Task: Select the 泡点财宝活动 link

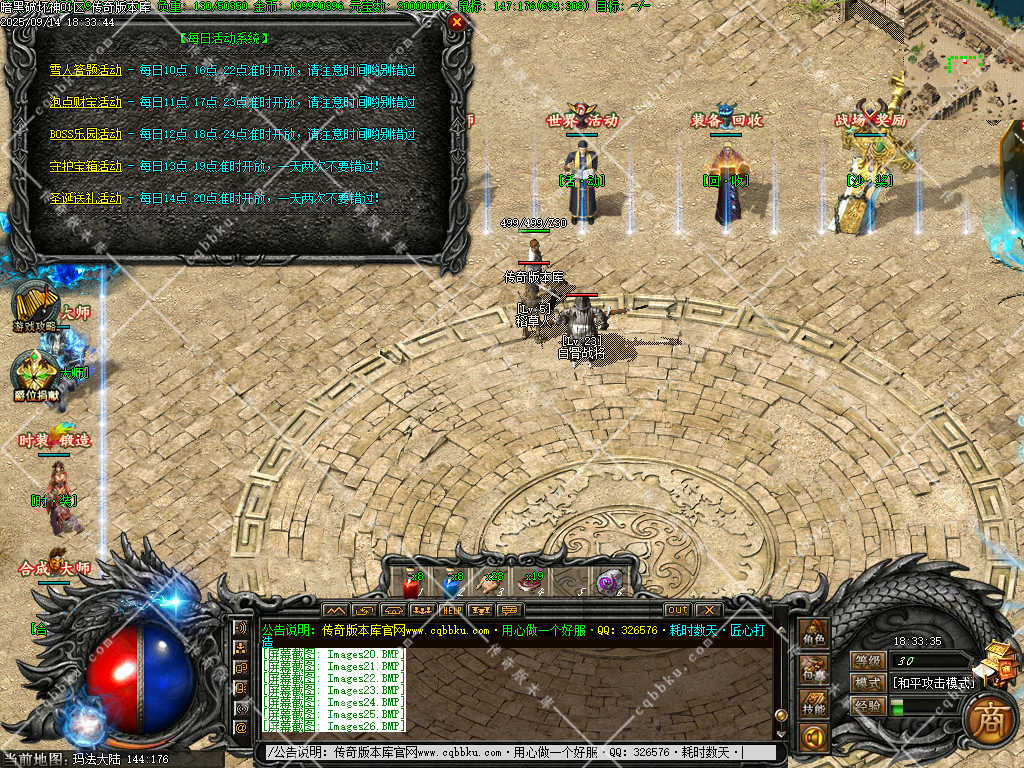Action: [x=86, y=102]
